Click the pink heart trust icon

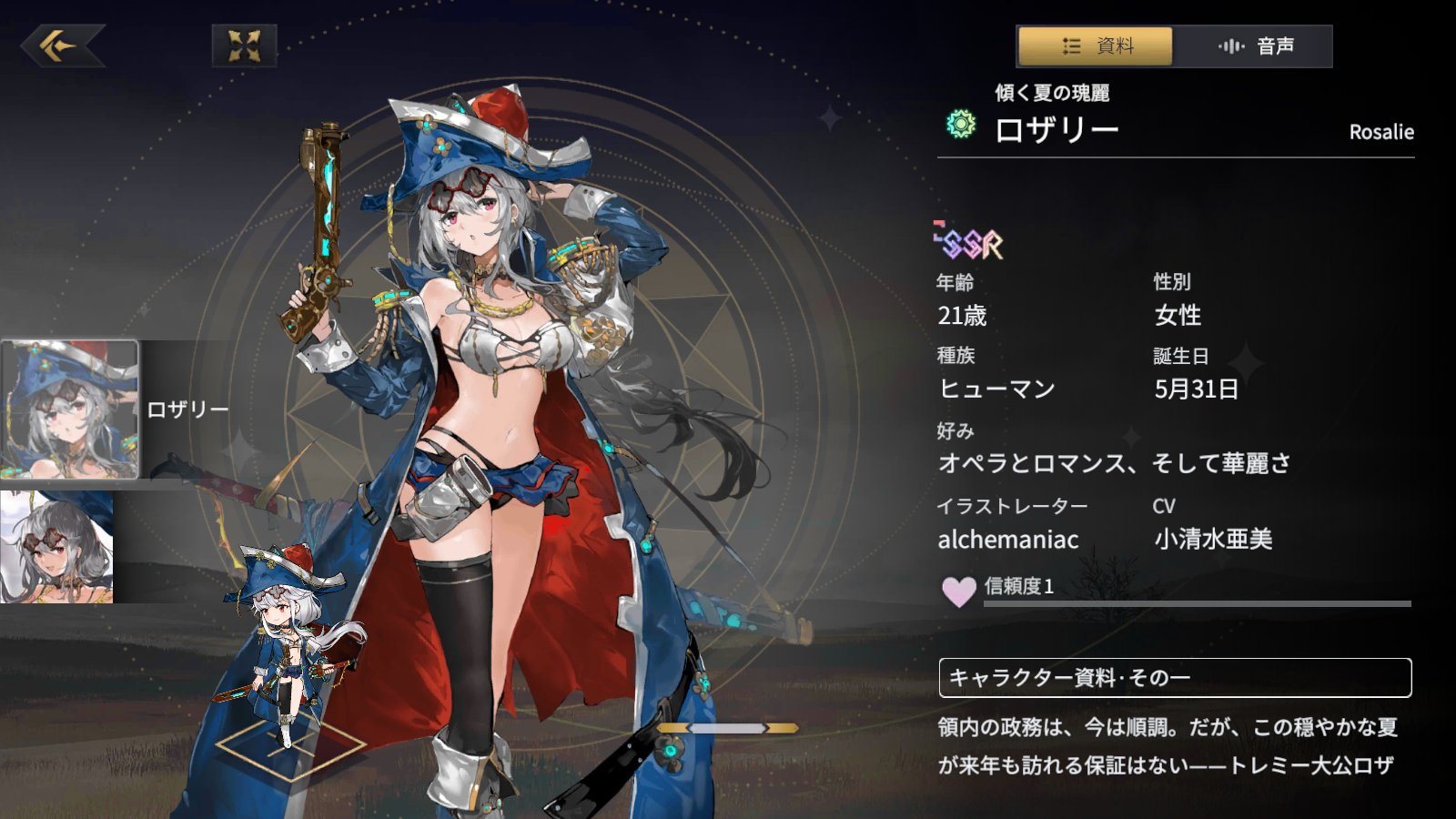(x=958, y=591)
